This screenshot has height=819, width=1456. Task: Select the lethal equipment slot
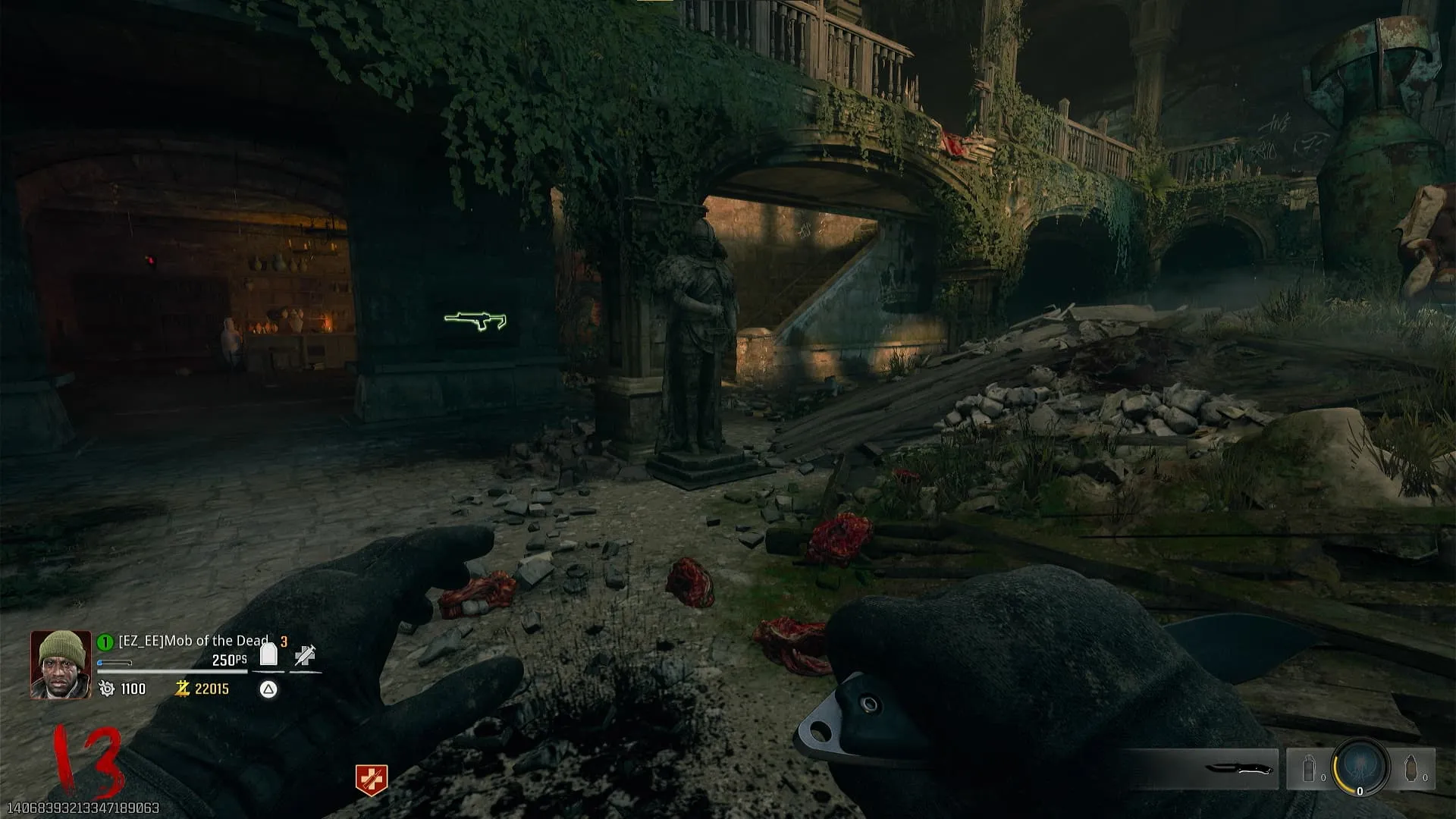click(1412, 769)
